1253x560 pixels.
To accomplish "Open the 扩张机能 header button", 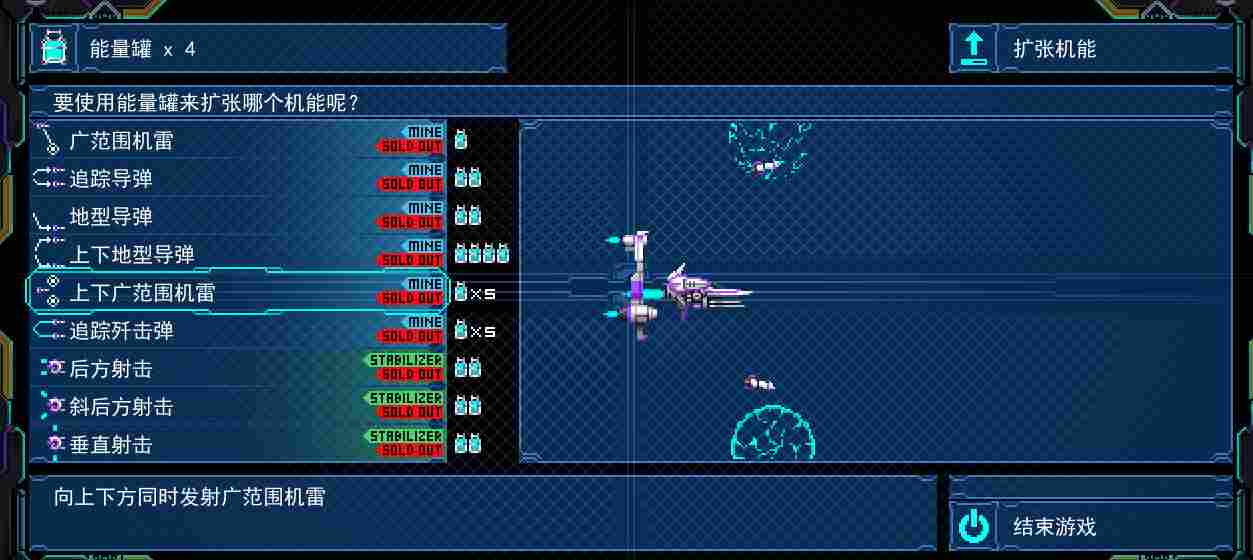I will coord(1090,48).
